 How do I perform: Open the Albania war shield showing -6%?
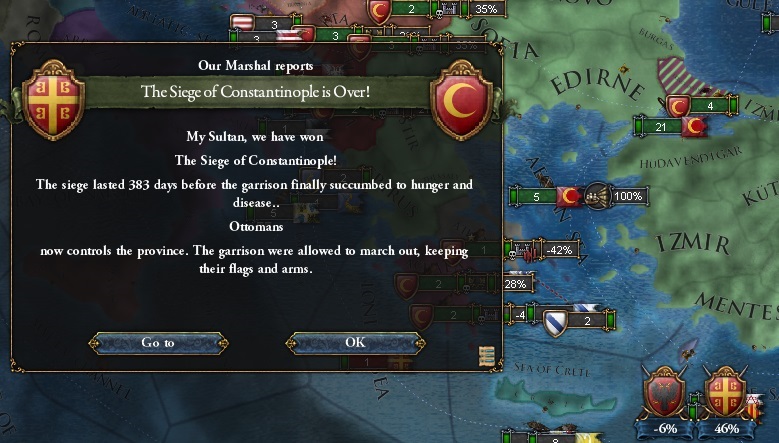(662, 391)
